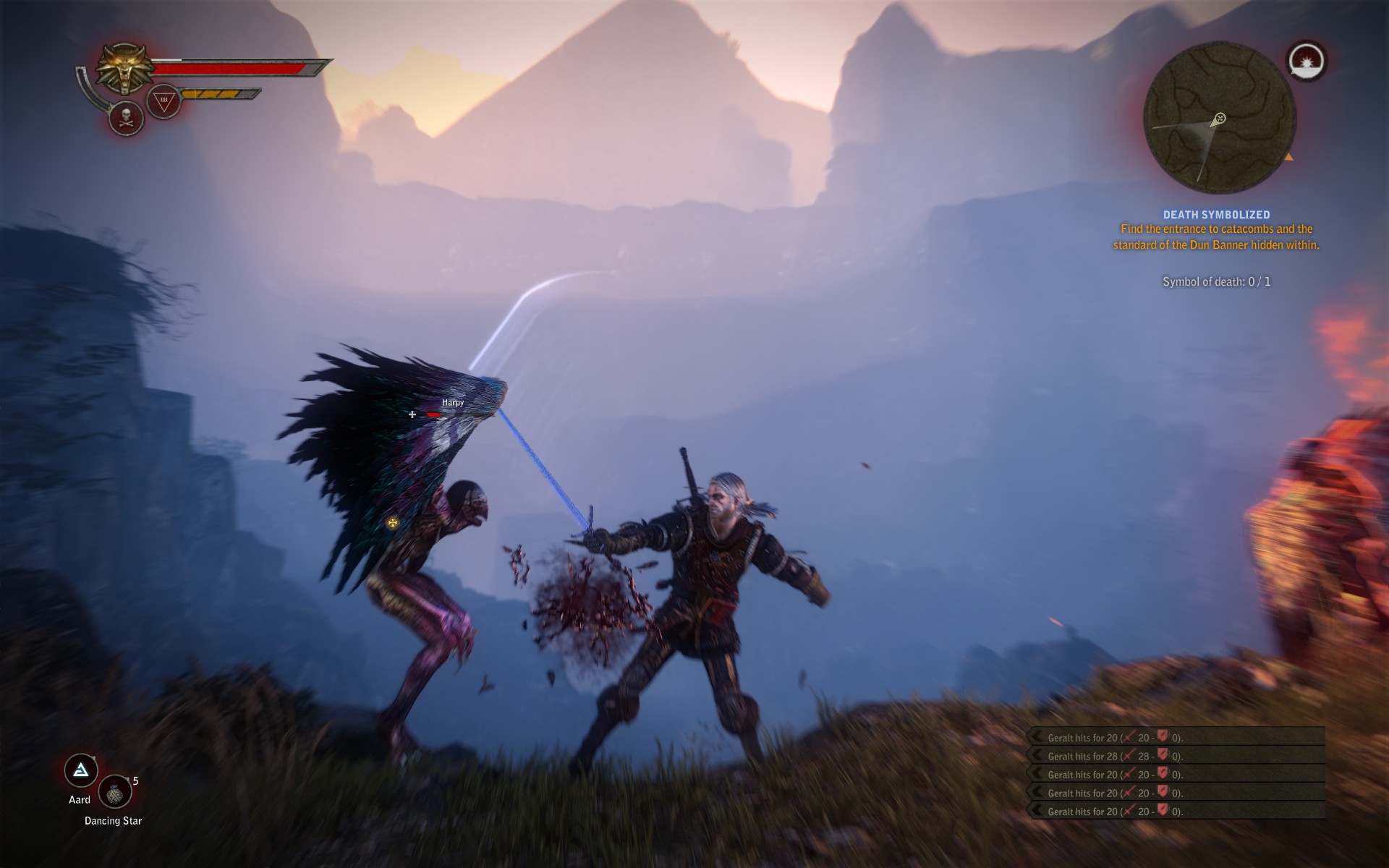Activate the Aard sign icon
This screenshot has width=1389, height=868.
(x=81, y=771)
